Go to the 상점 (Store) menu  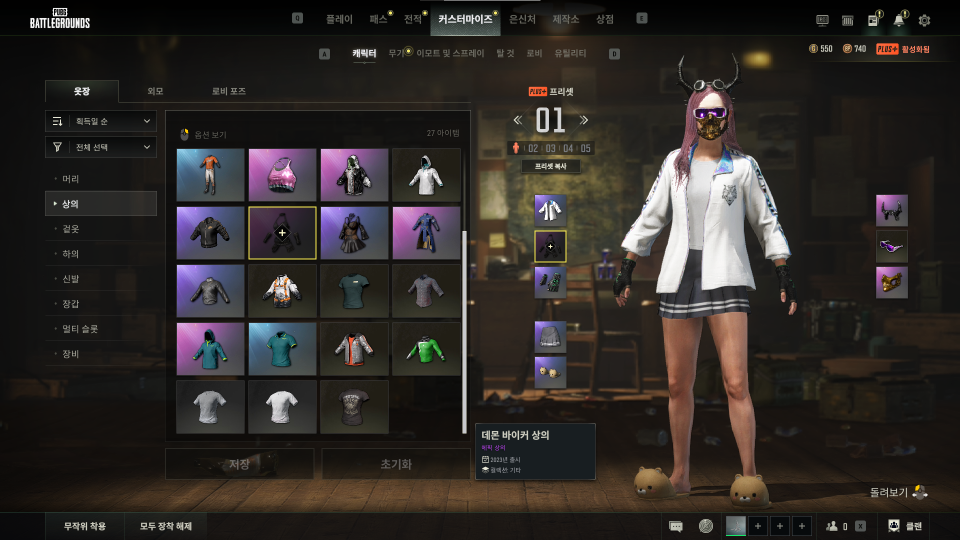point(605,19)
